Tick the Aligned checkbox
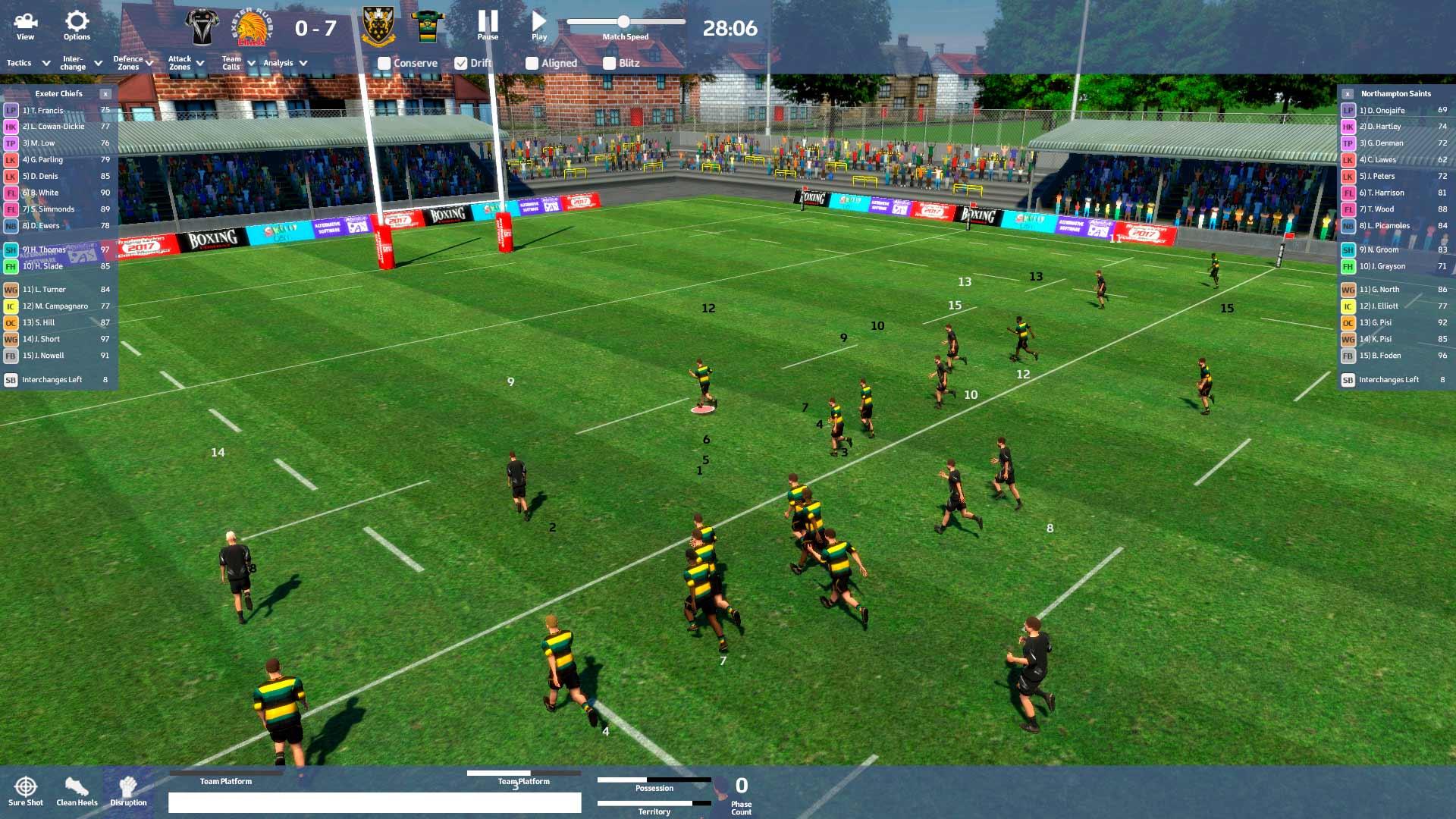 (x=532, y=64)
